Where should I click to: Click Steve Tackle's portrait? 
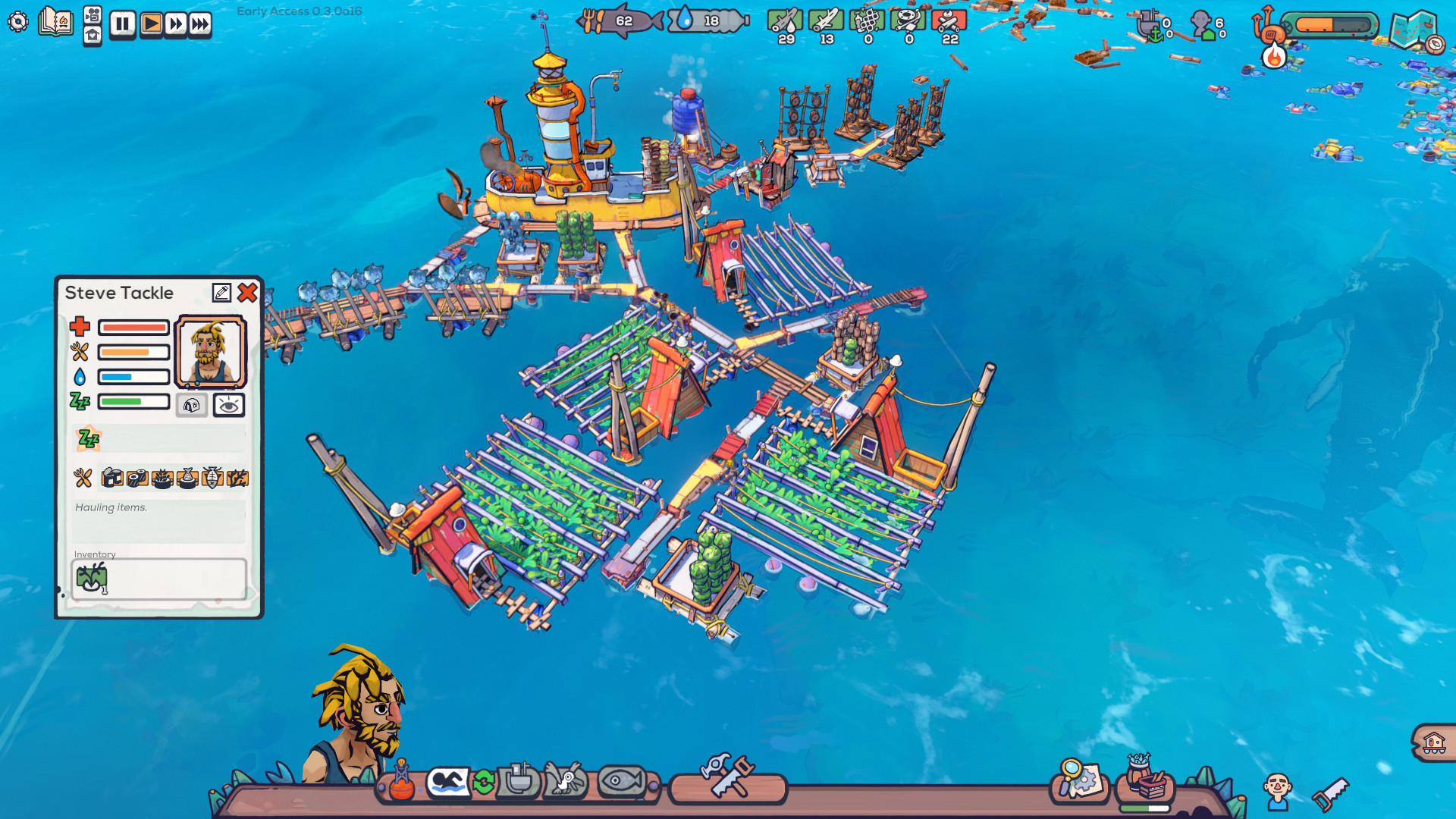[x=211, y=352]
